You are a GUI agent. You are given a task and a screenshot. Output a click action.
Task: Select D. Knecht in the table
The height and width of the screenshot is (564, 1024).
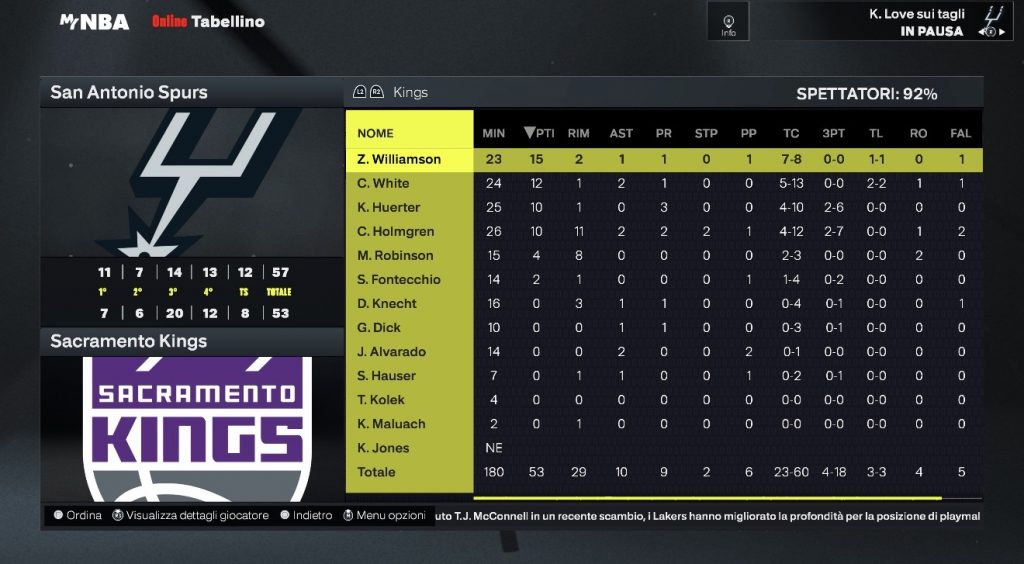tap(387, 303)
